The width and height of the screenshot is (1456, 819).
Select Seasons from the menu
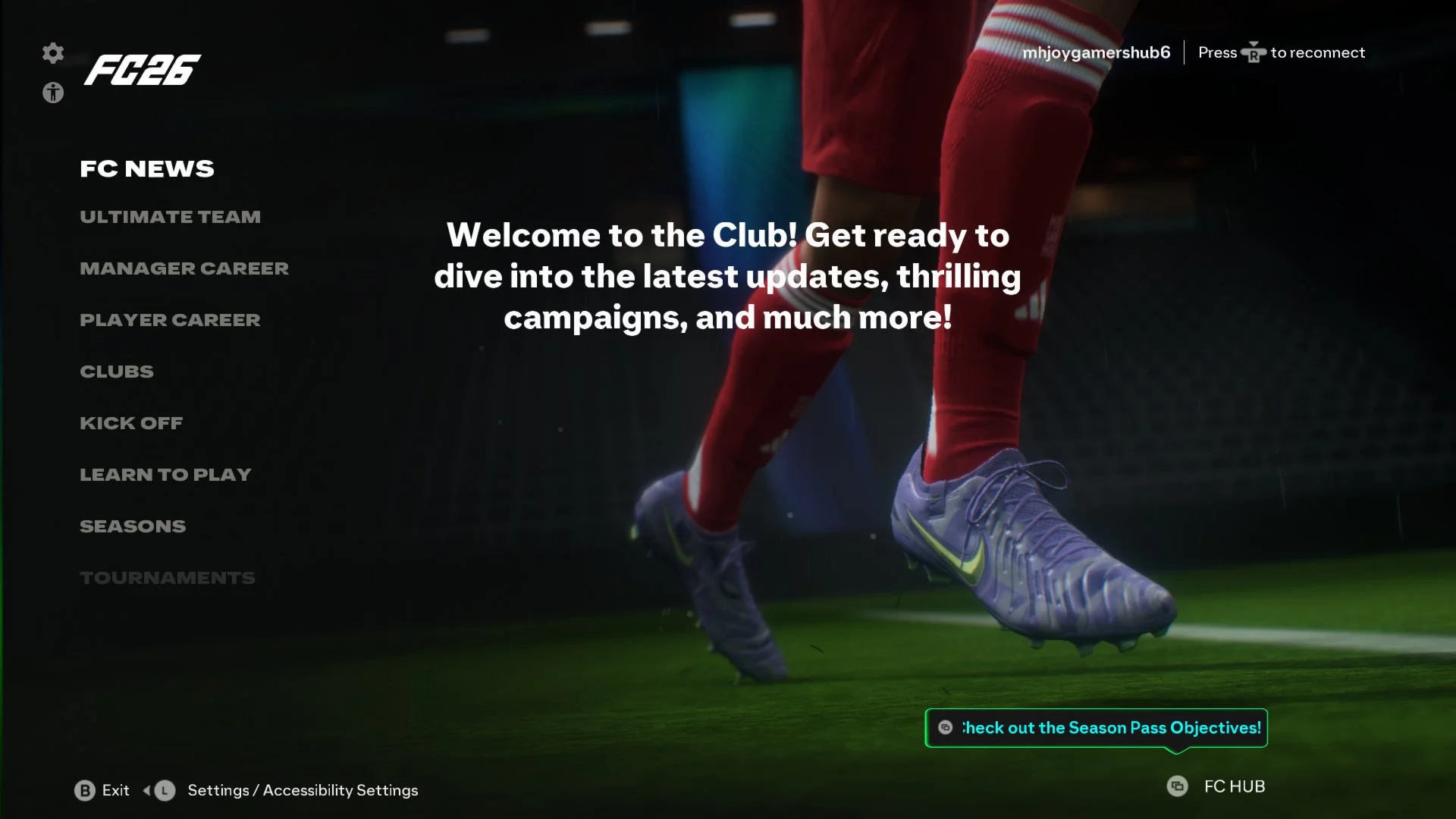133,526
